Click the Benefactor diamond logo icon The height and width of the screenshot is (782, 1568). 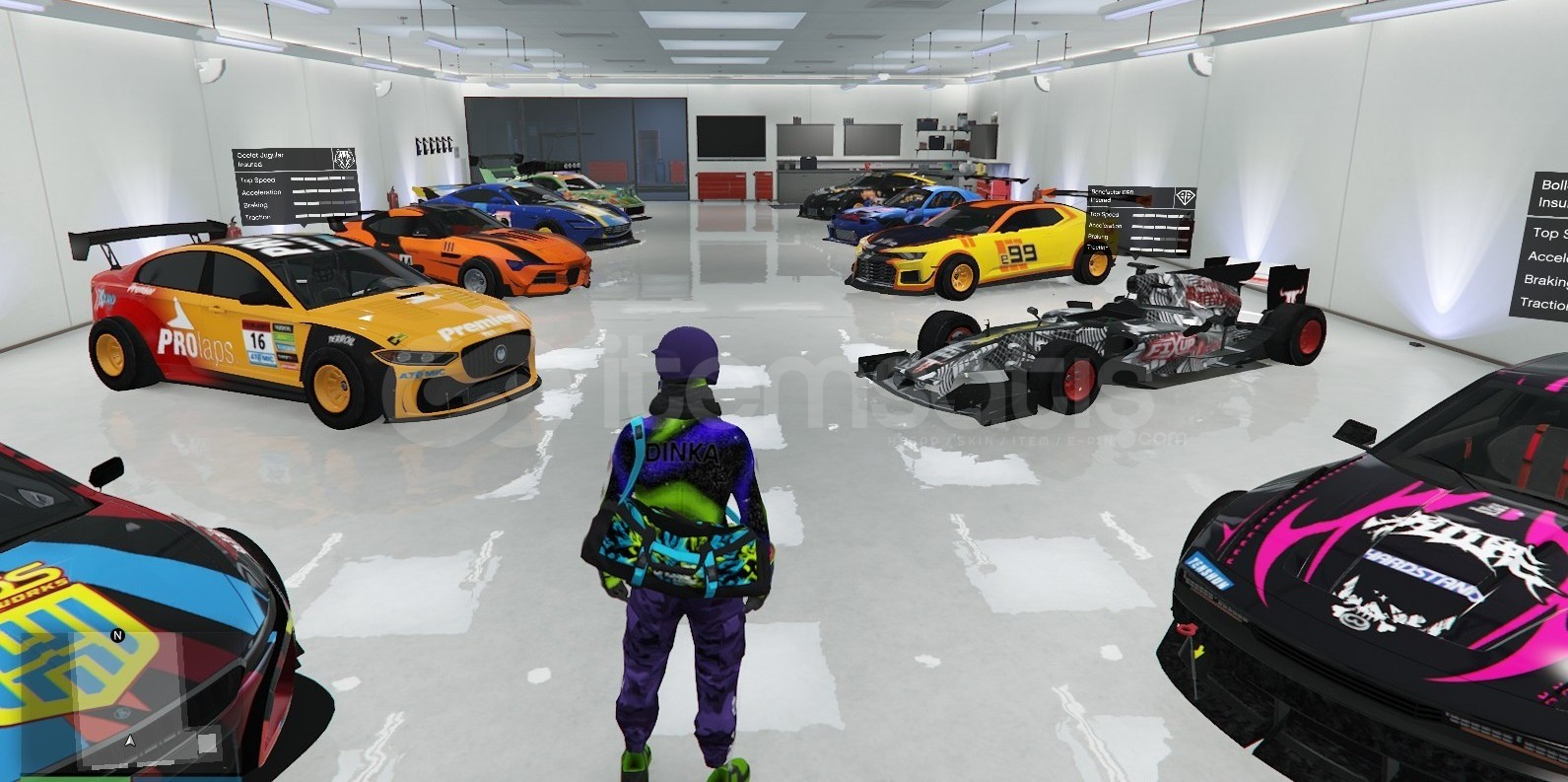tap(1186, 197)
